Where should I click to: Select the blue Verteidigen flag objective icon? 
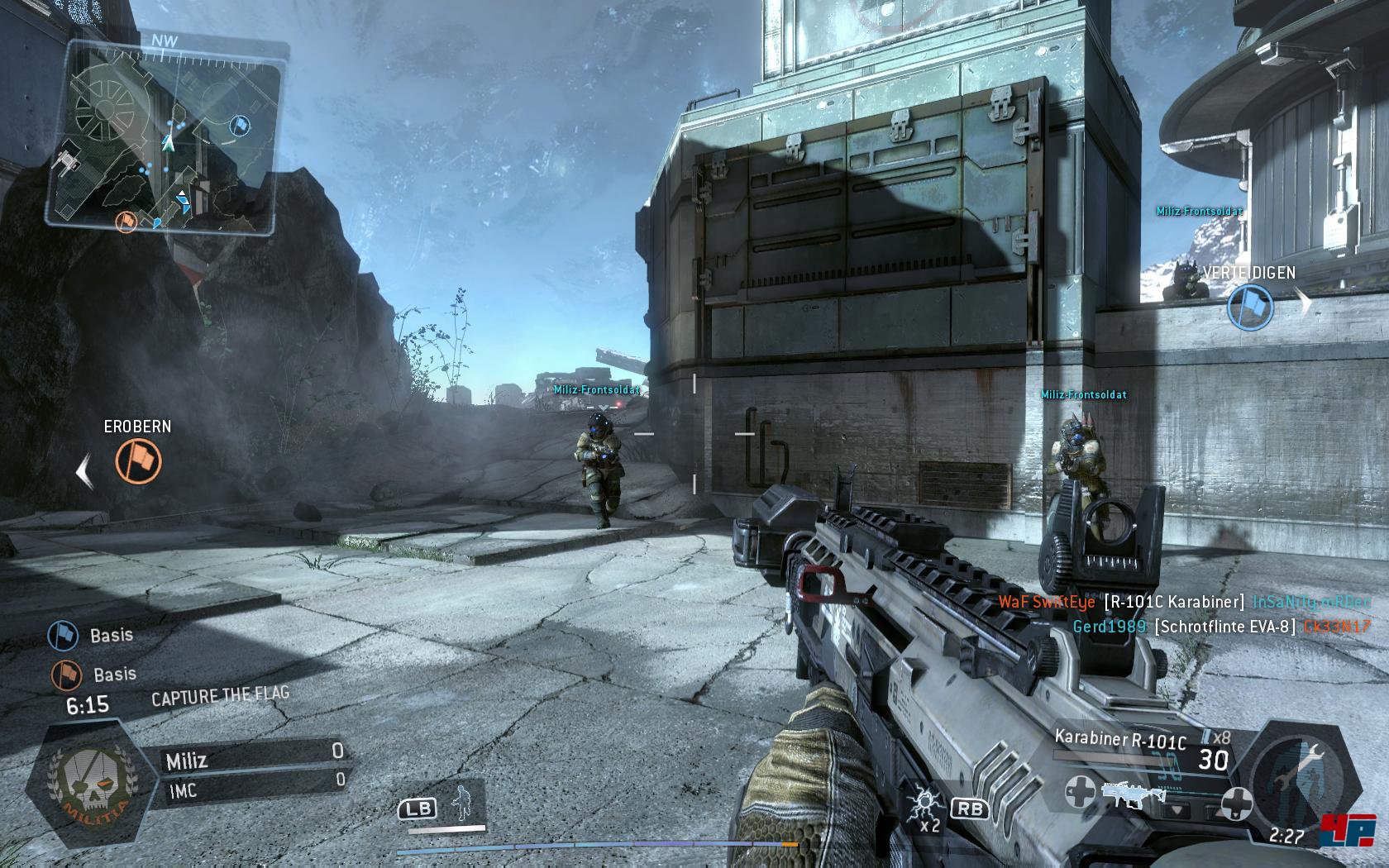click(x=1249, y=306)
